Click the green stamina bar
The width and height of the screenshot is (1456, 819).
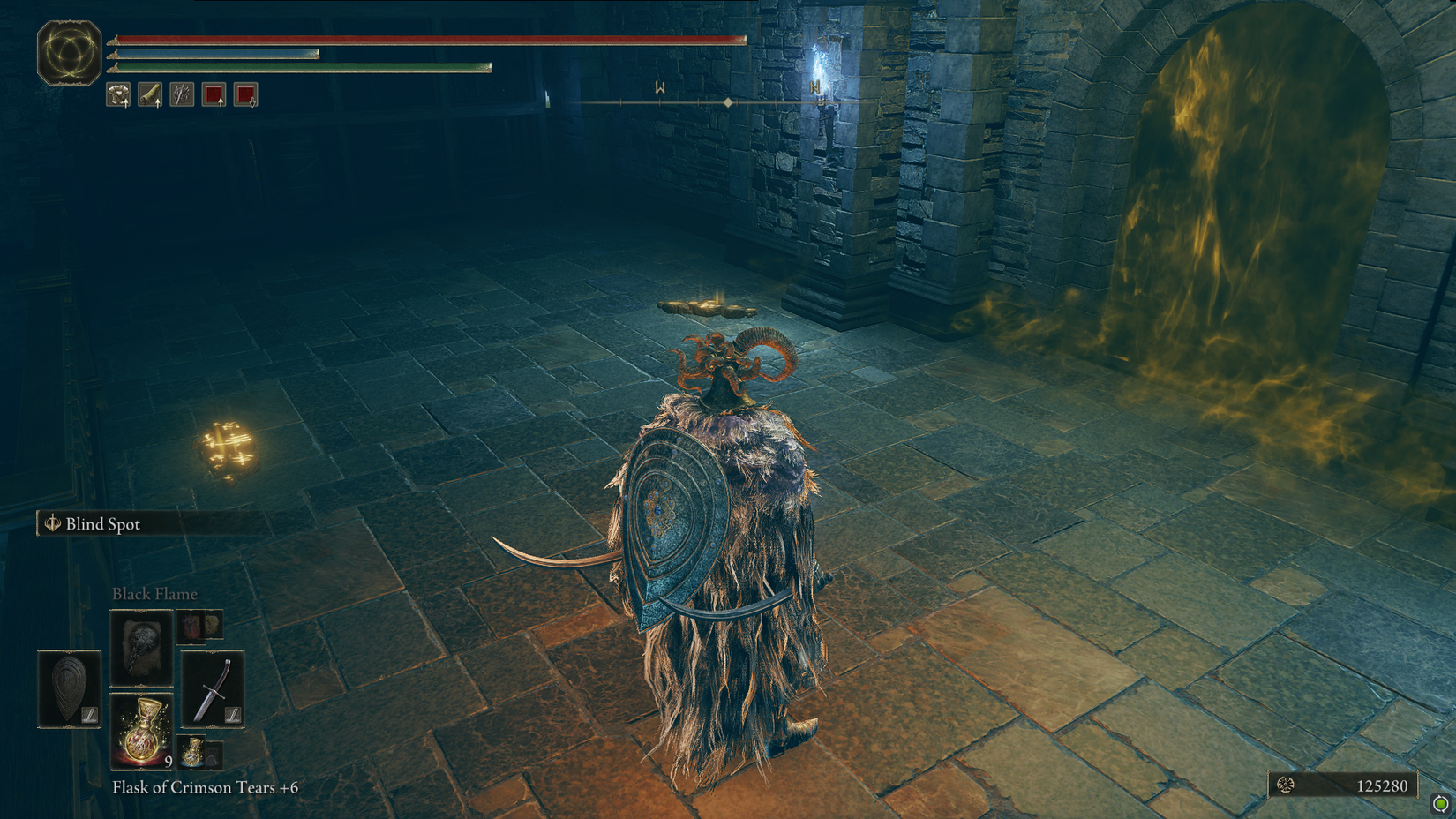pyautogui.click(x=300, y=67)
